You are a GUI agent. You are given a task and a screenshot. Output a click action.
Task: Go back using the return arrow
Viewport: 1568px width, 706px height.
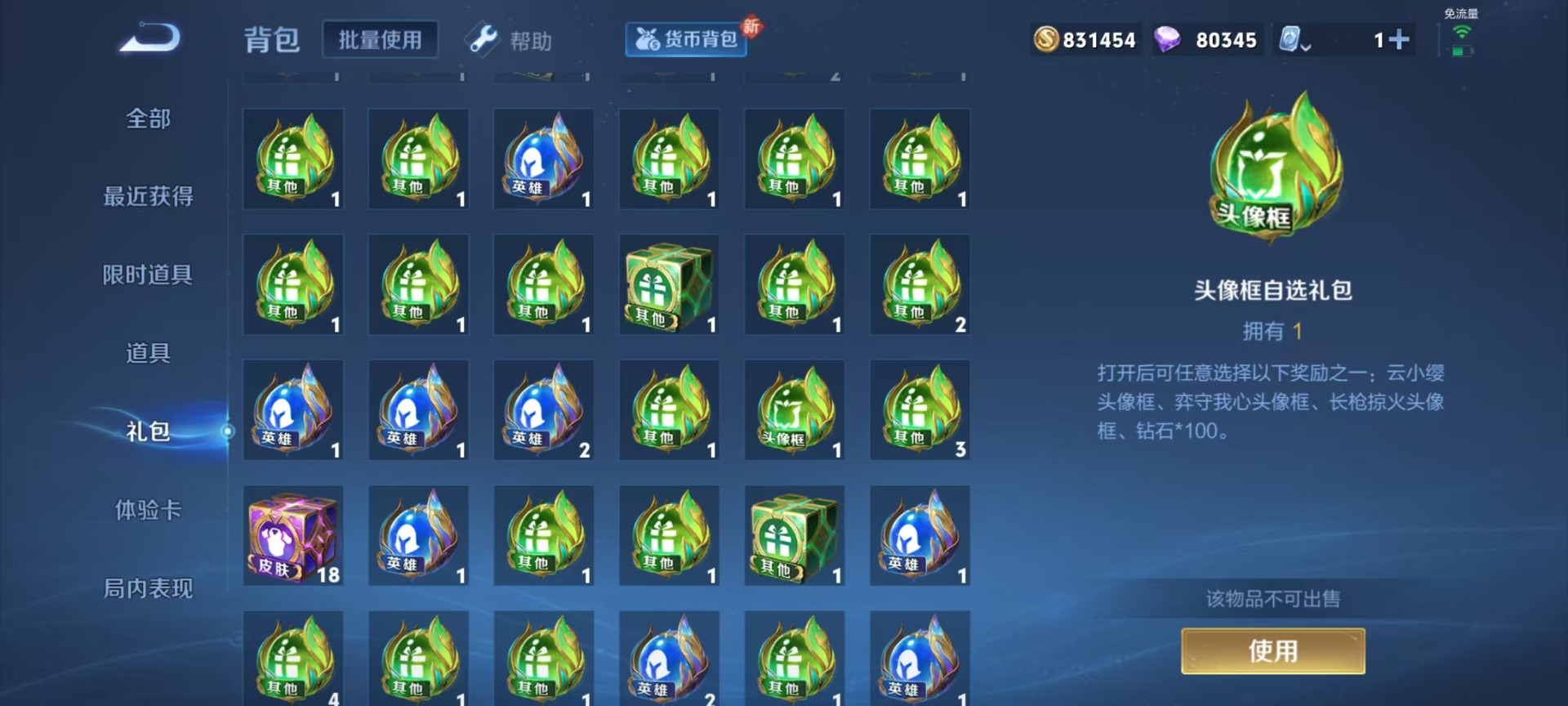point(149,38)
